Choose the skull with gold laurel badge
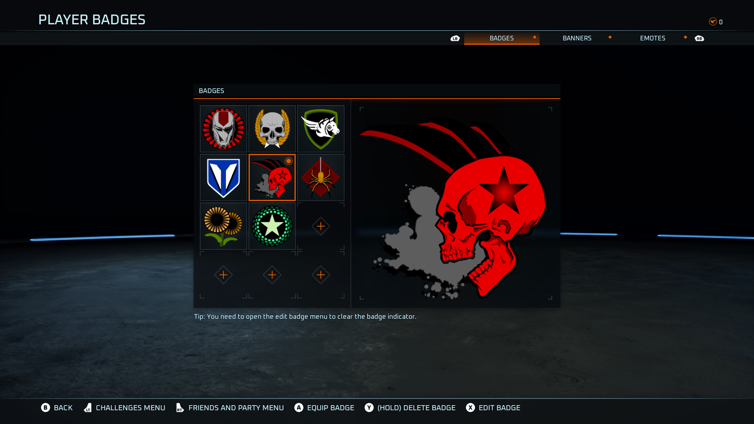Viewport: 754px width, 424px height. click(x=272, y=129)
